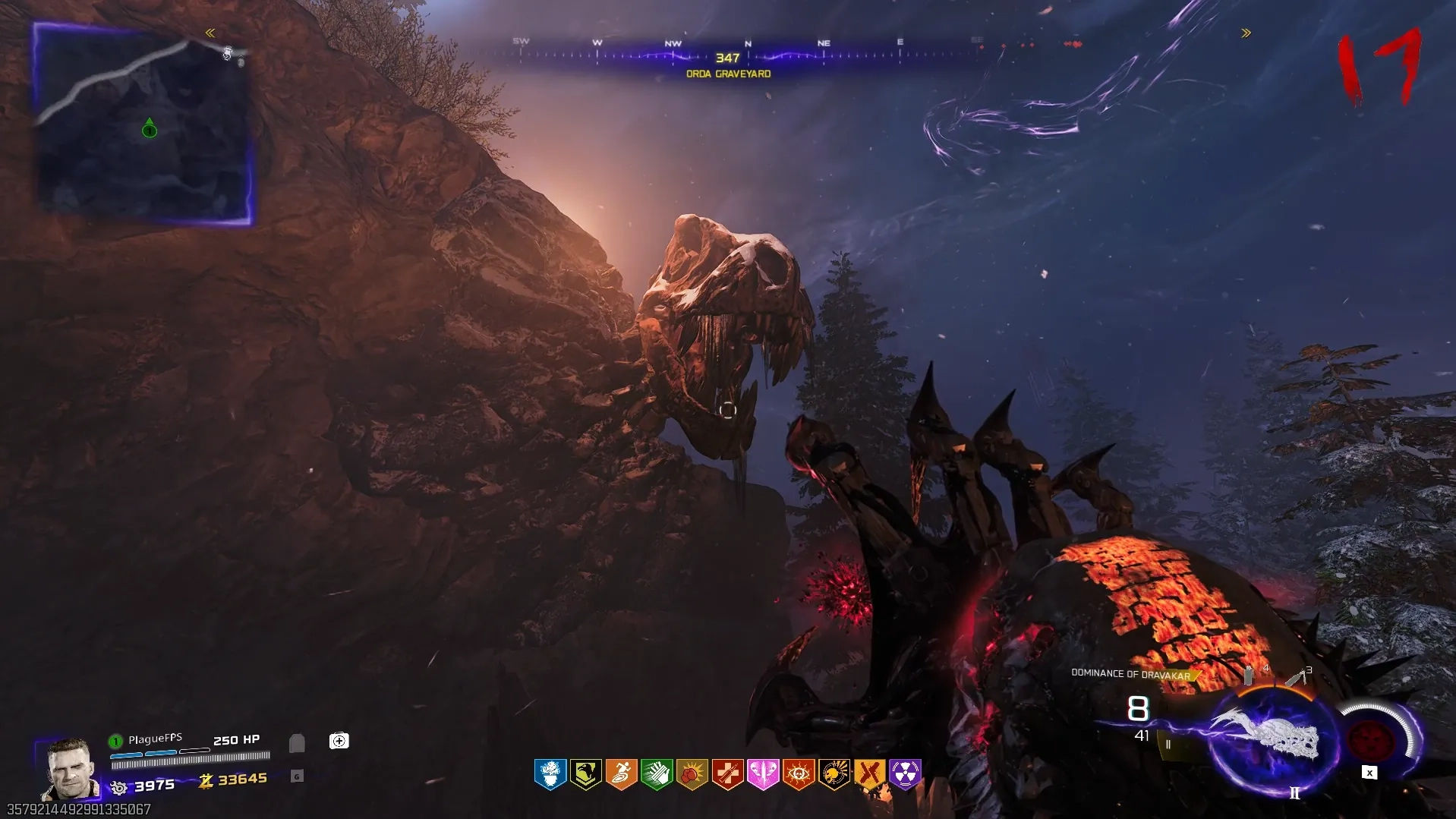Choose the green Speed Cola hand perk
The height and width of the screenshot is (819, 1456).
[x=657, y=774]
